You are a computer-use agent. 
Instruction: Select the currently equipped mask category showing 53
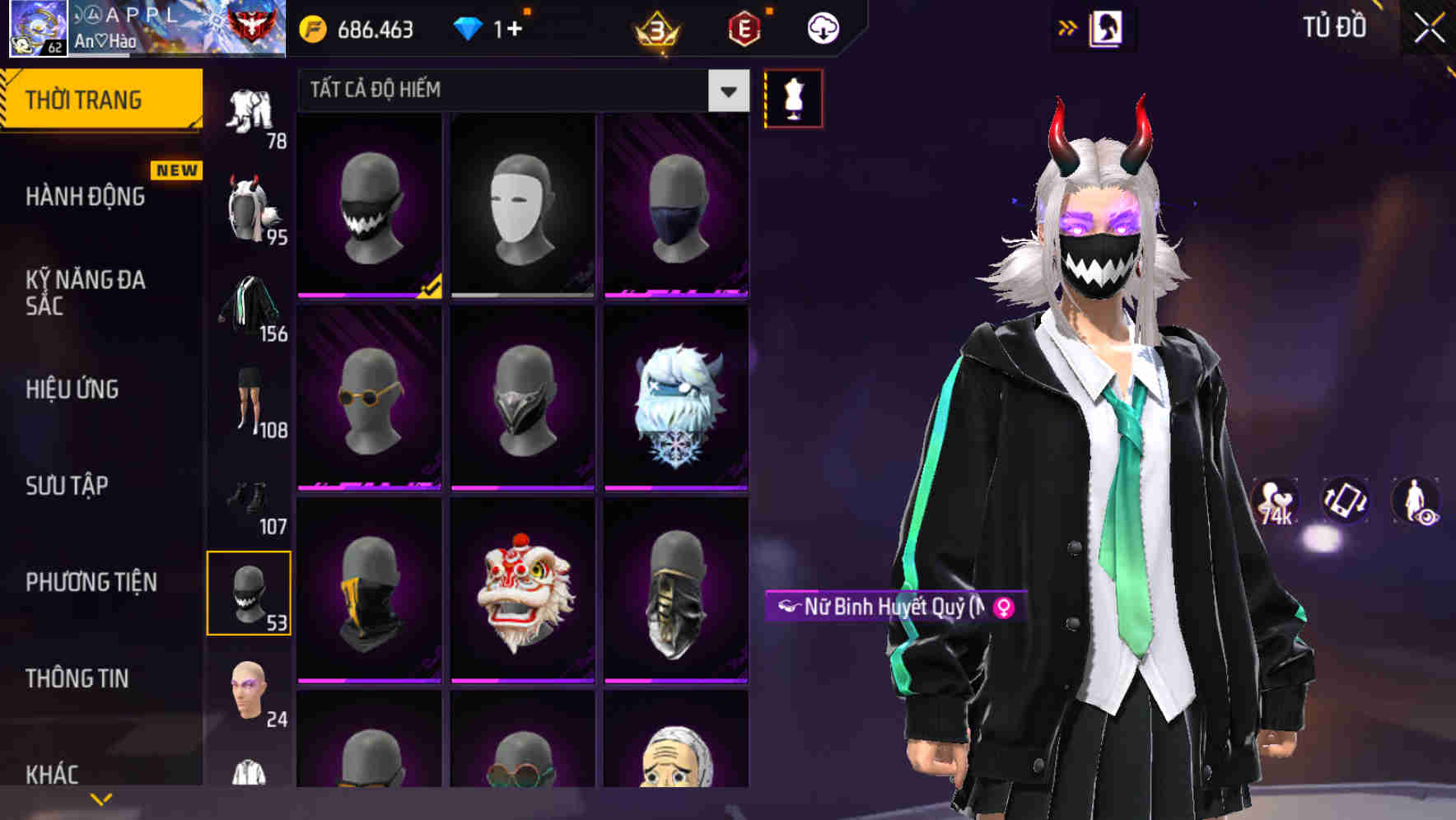250,593
